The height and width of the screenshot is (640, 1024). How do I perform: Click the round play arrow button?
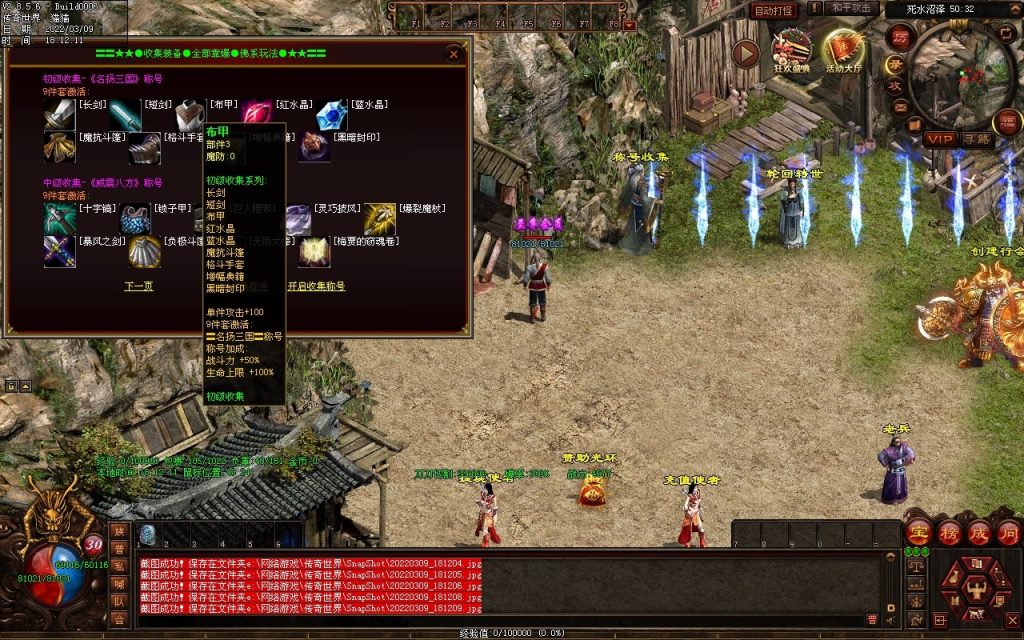point(746,54)
